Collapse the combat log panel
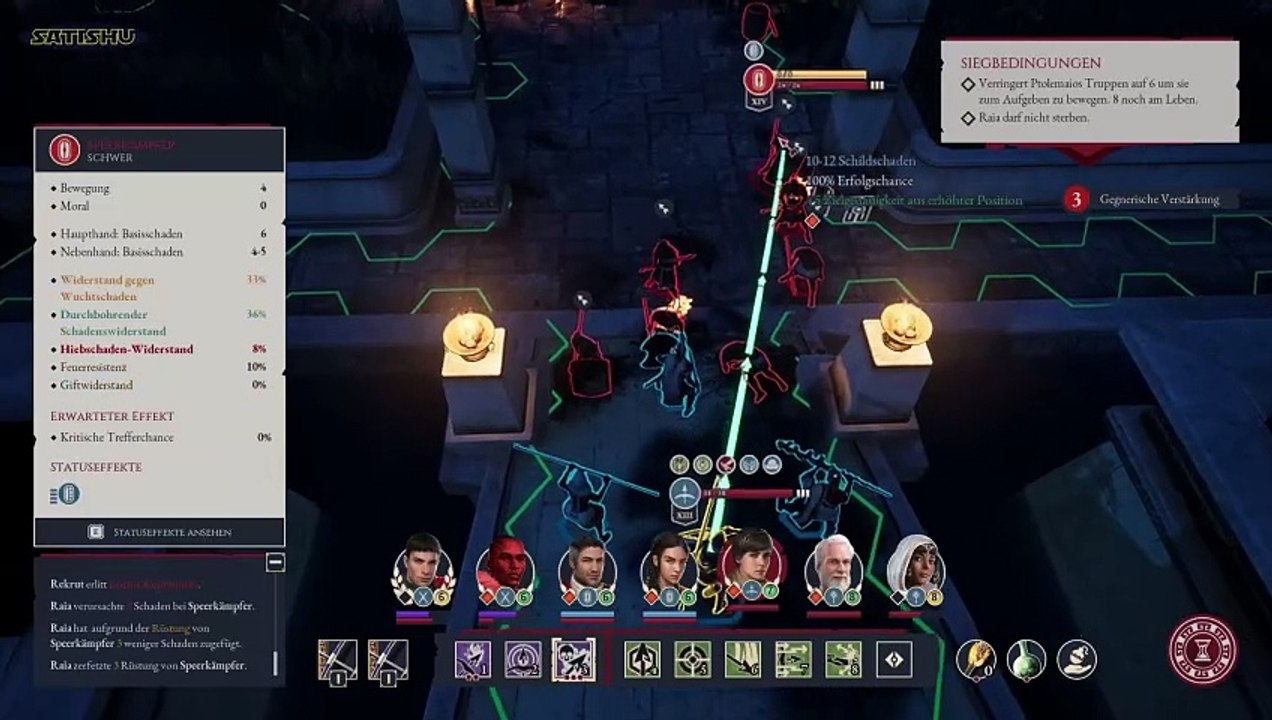 (x=275, y=563)
